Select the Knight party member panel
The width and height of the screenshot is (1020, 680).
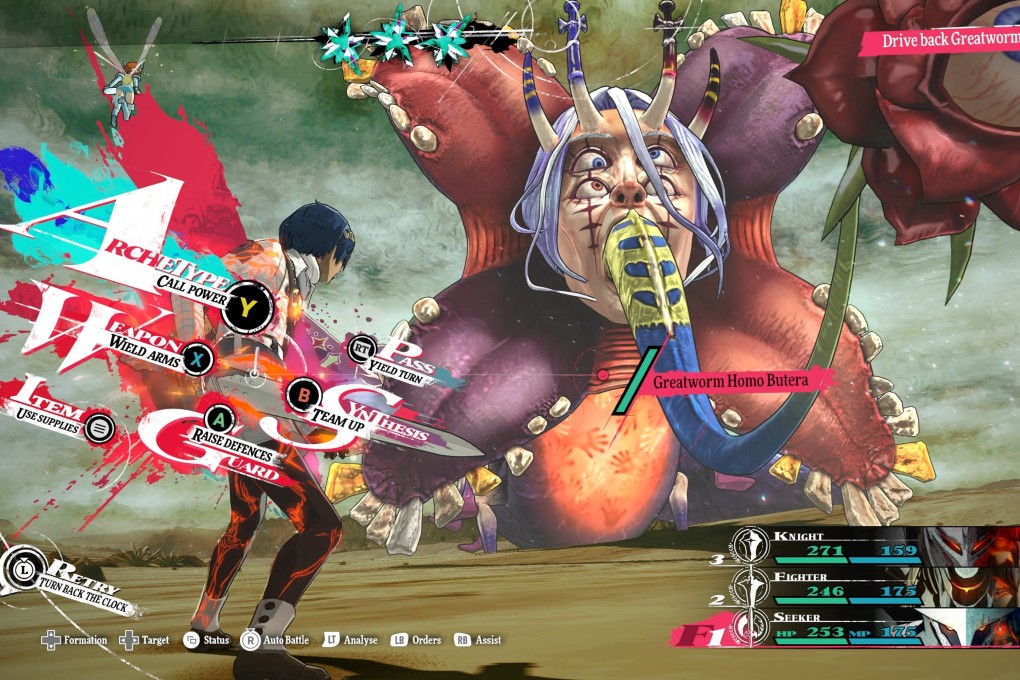(x=850, y=544)
